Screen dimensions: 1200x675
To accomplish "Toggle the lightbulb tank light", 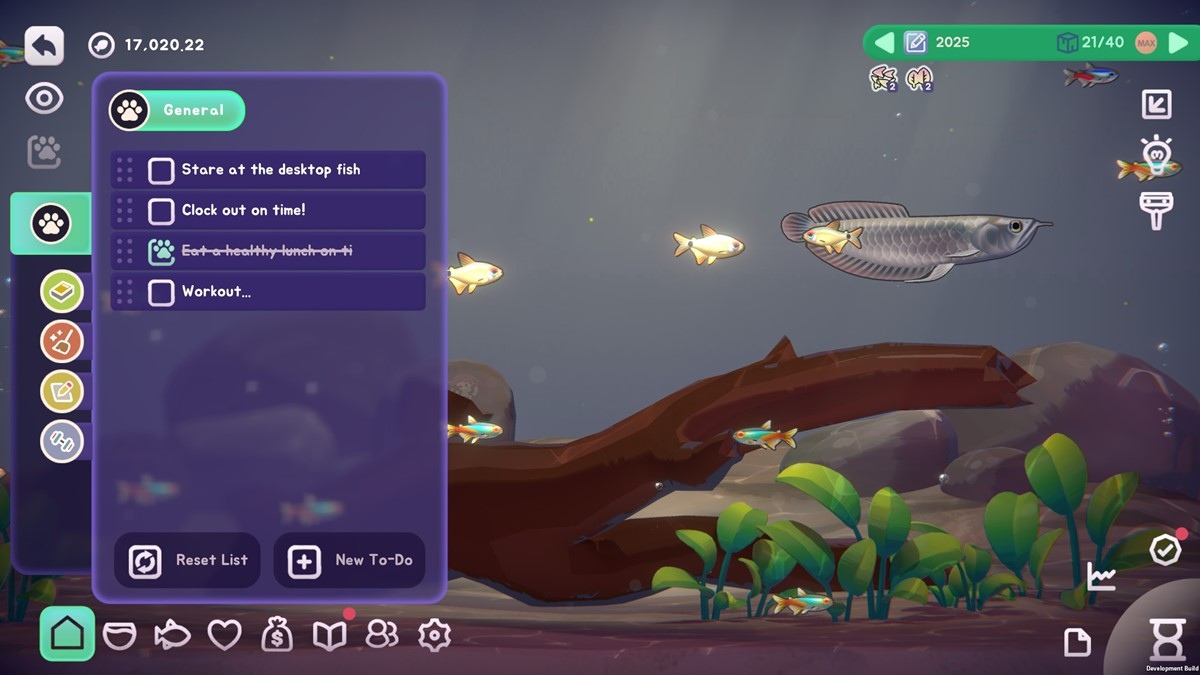I will pyautogui.click(x=1156, y=153).
